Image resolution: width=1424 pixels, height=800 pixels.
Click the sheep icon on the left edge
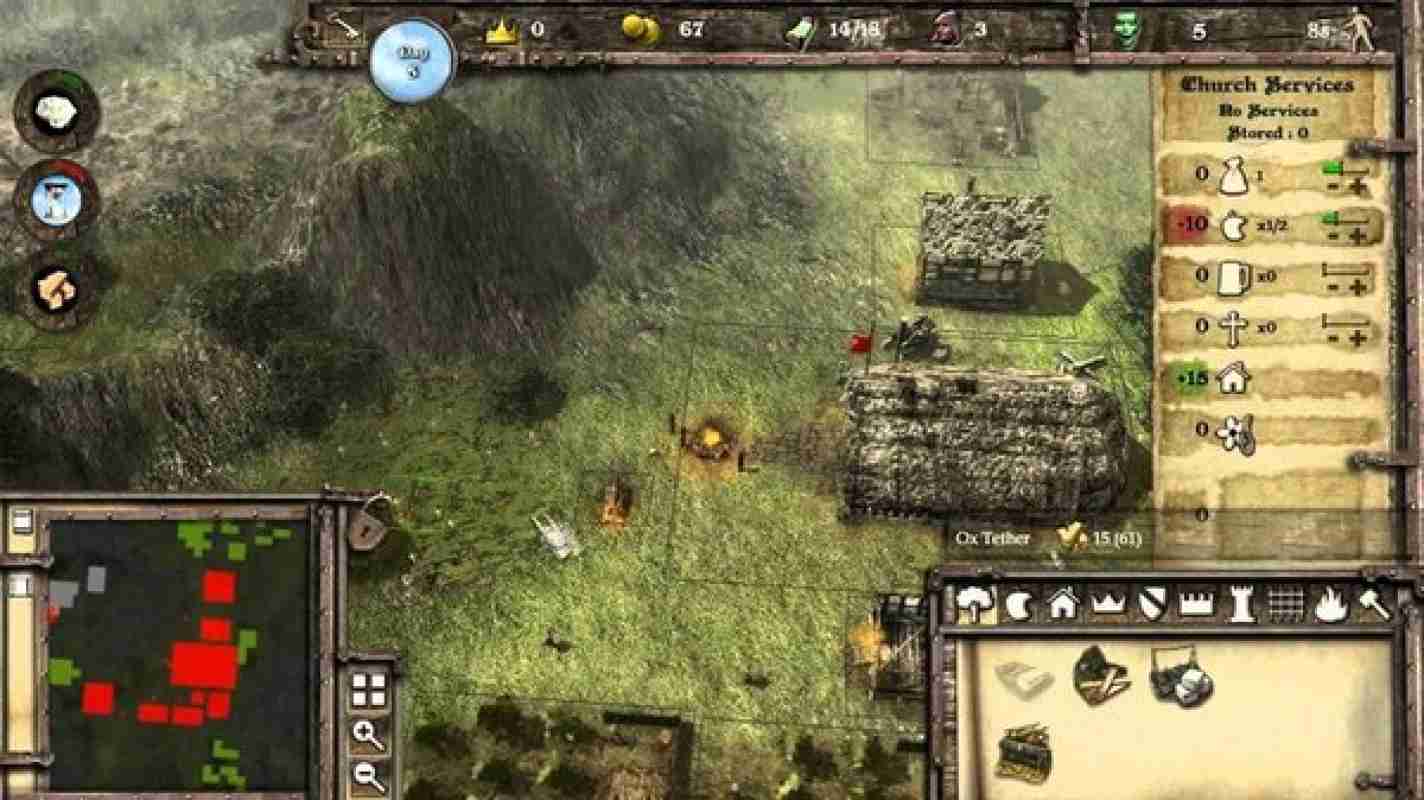pos(55,110)
